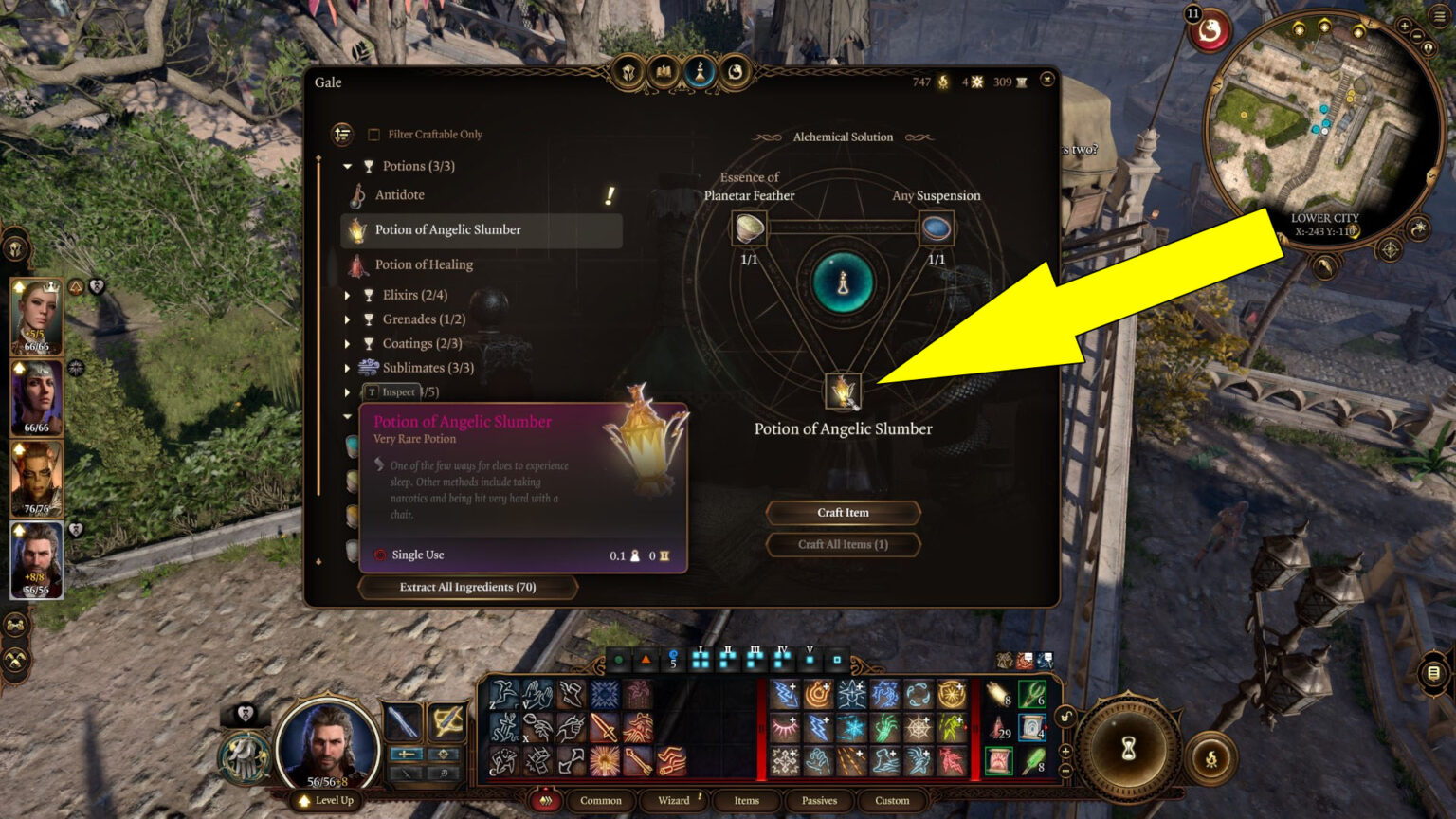Select the Antidote potion icon in the list
This screenshot has width=1456, height=819.
pyautogui.click(x=359, y=194)
